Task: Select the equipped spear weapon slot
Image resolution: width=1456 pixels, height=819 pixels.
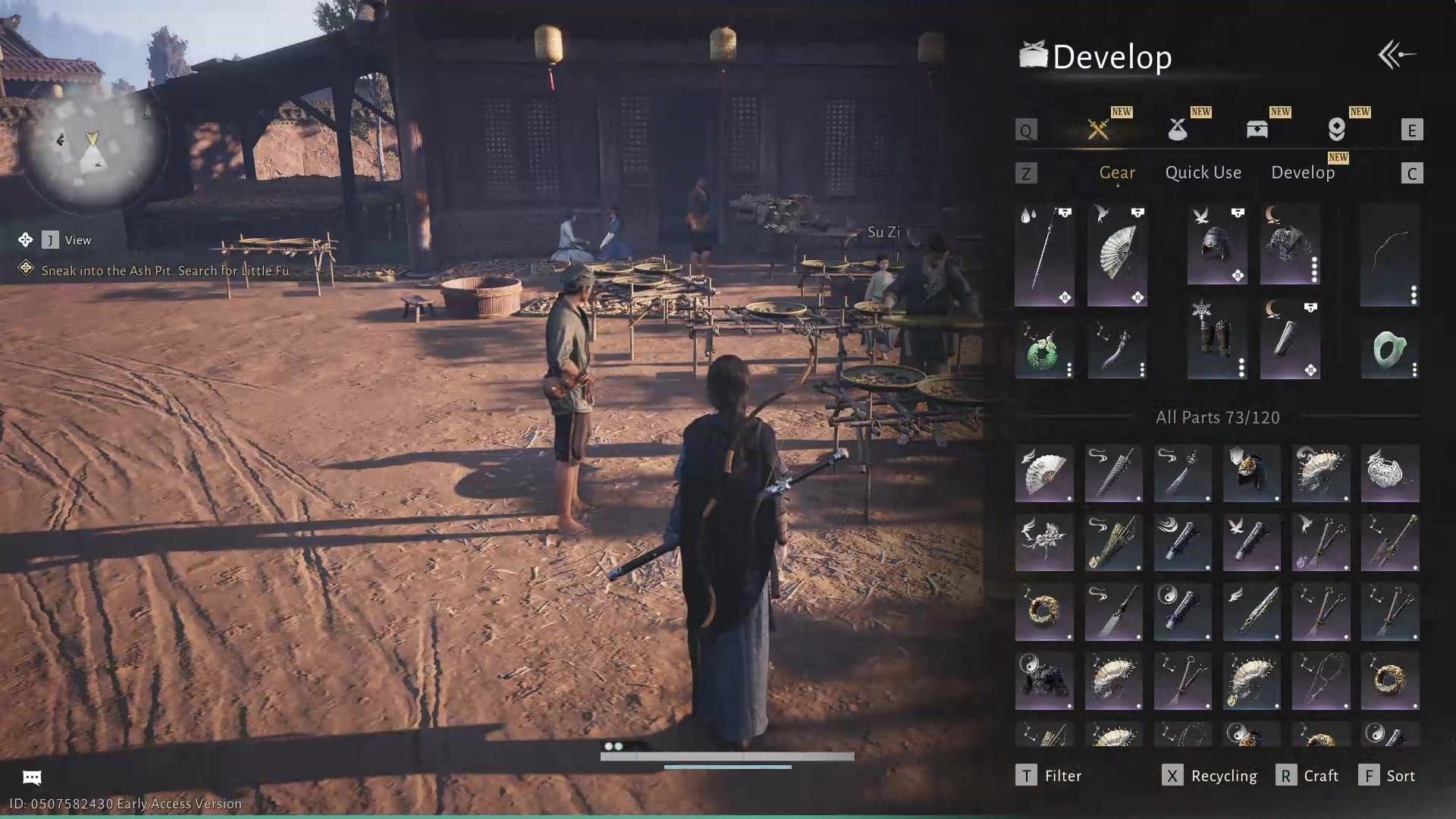Action: coord(1044,256)
